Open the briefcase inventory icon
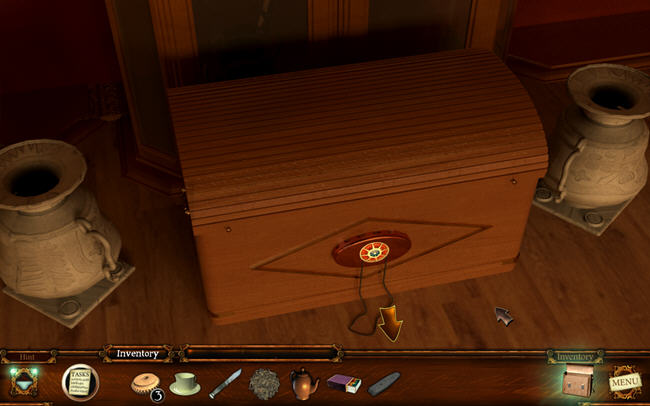650x406 pixels. tap(577, 380)
